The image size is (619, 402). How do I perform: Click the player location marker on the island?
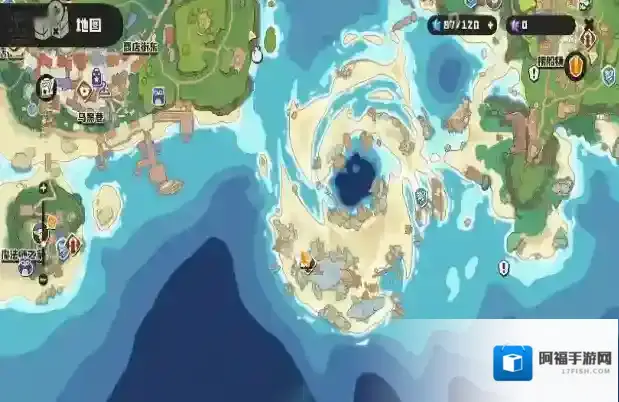[306, 263]
